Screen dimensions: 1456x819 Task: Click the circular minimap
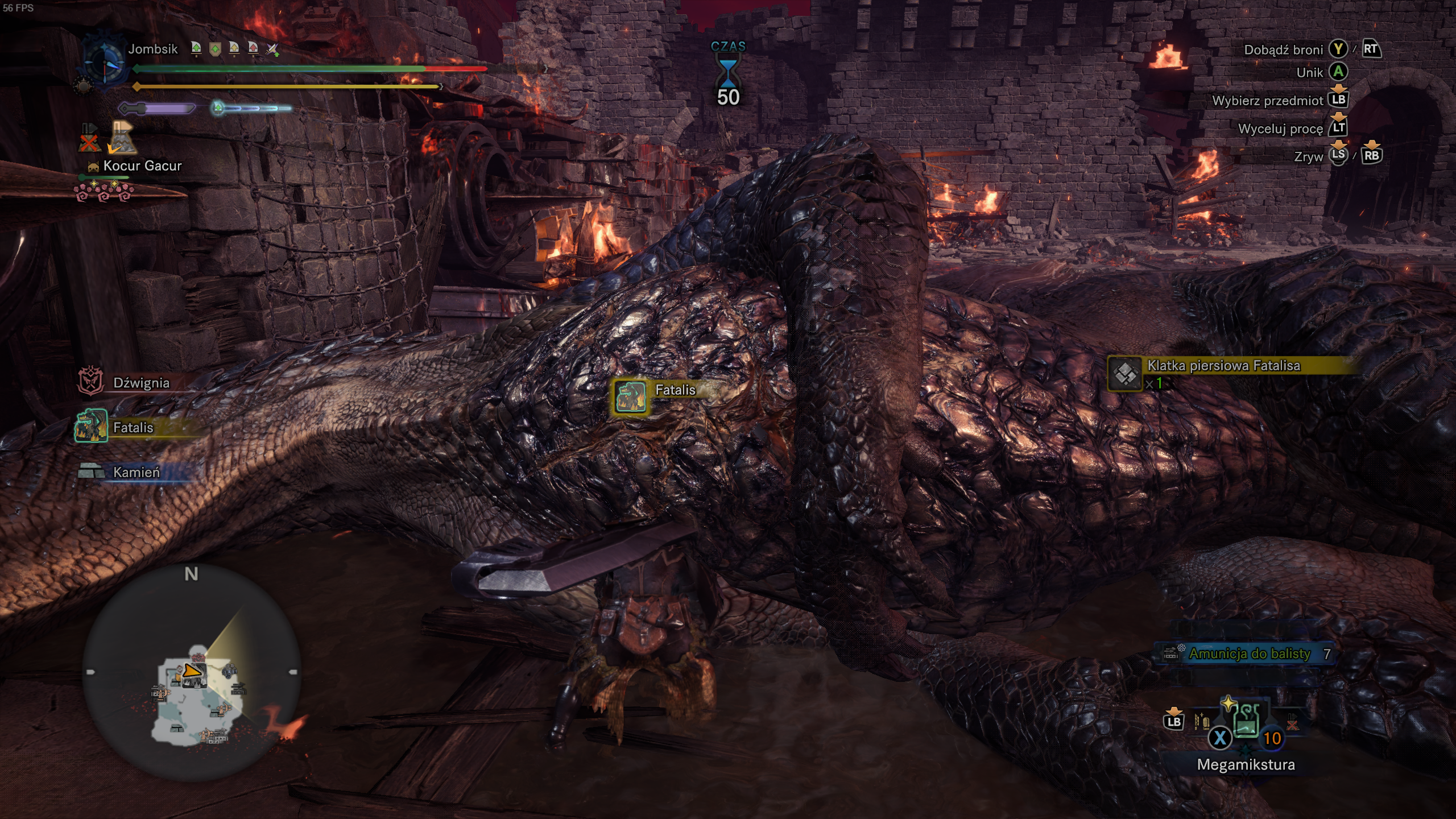pos(192,672)
